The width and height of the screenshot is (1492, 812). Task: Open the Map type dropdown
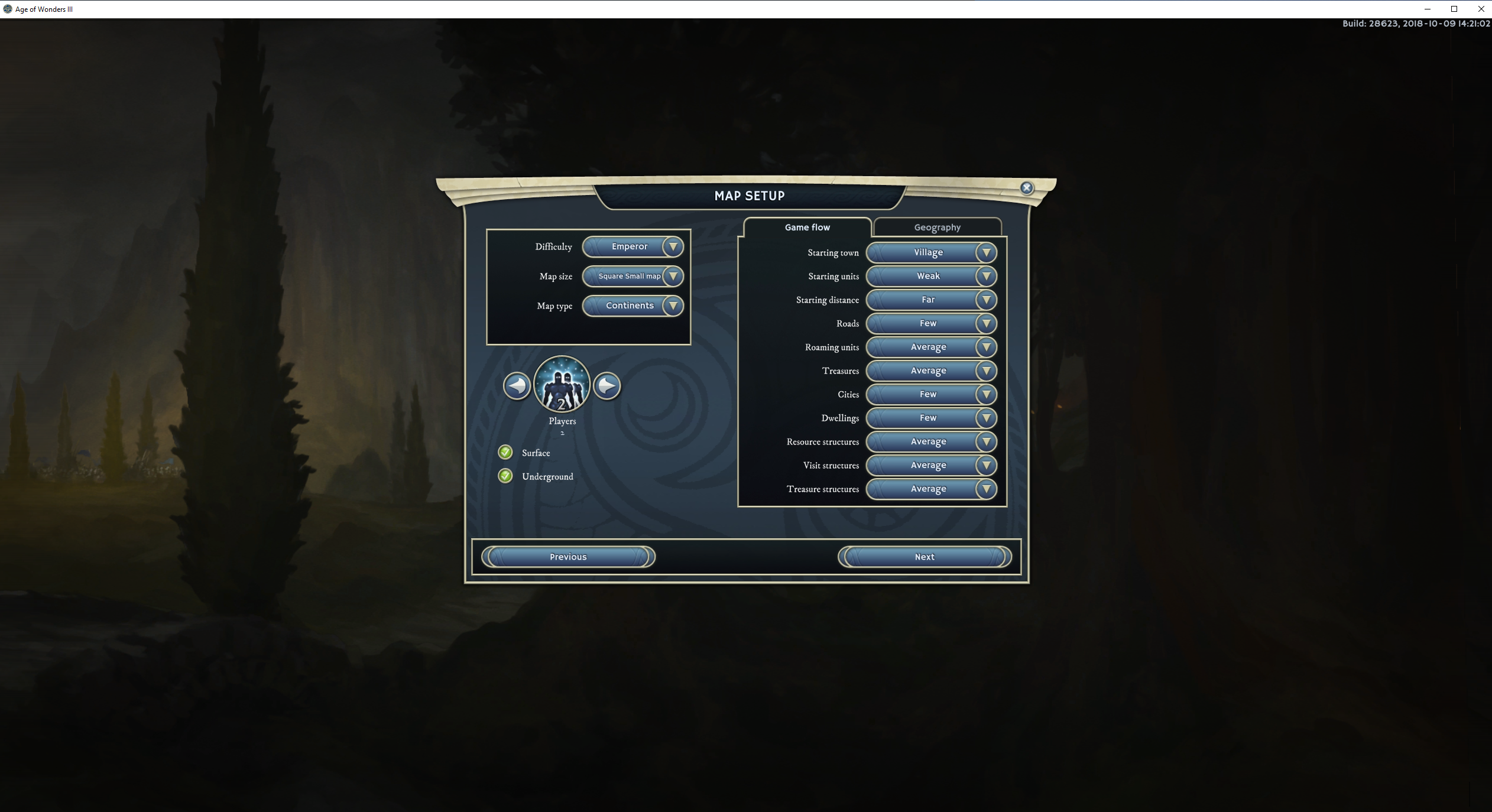coord(633,306)
